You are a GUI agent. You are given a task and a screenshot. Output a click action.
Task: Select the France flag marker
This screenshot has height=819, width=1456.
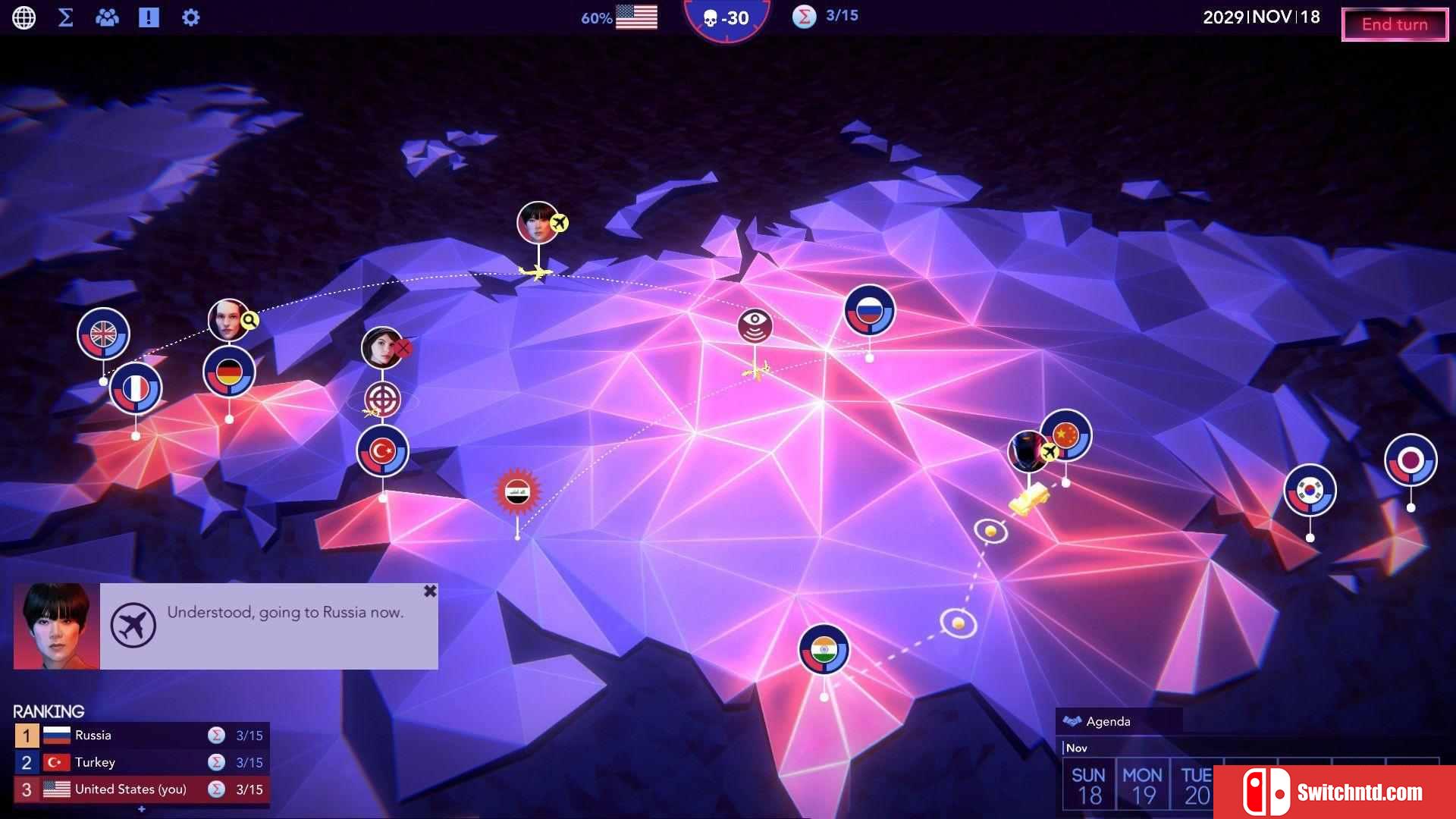coord(136,388)
